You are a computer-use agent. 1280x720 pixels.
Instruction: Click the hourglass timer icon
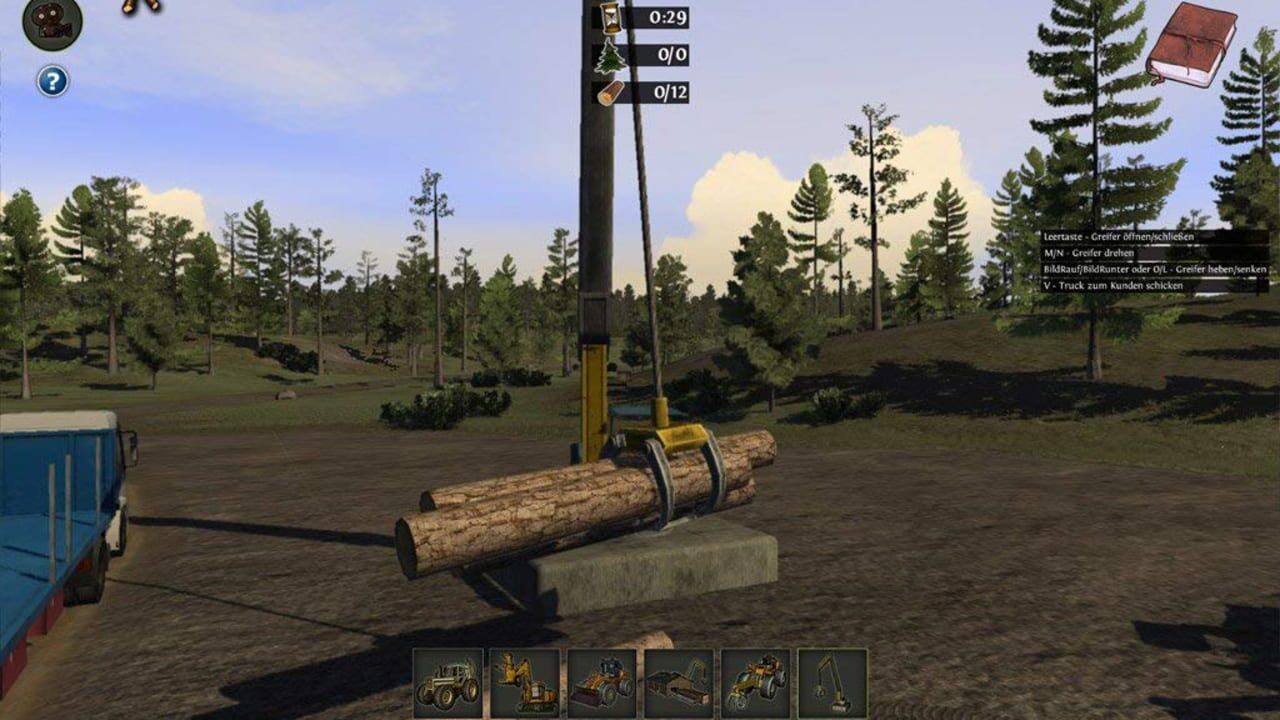click(613, 16)
